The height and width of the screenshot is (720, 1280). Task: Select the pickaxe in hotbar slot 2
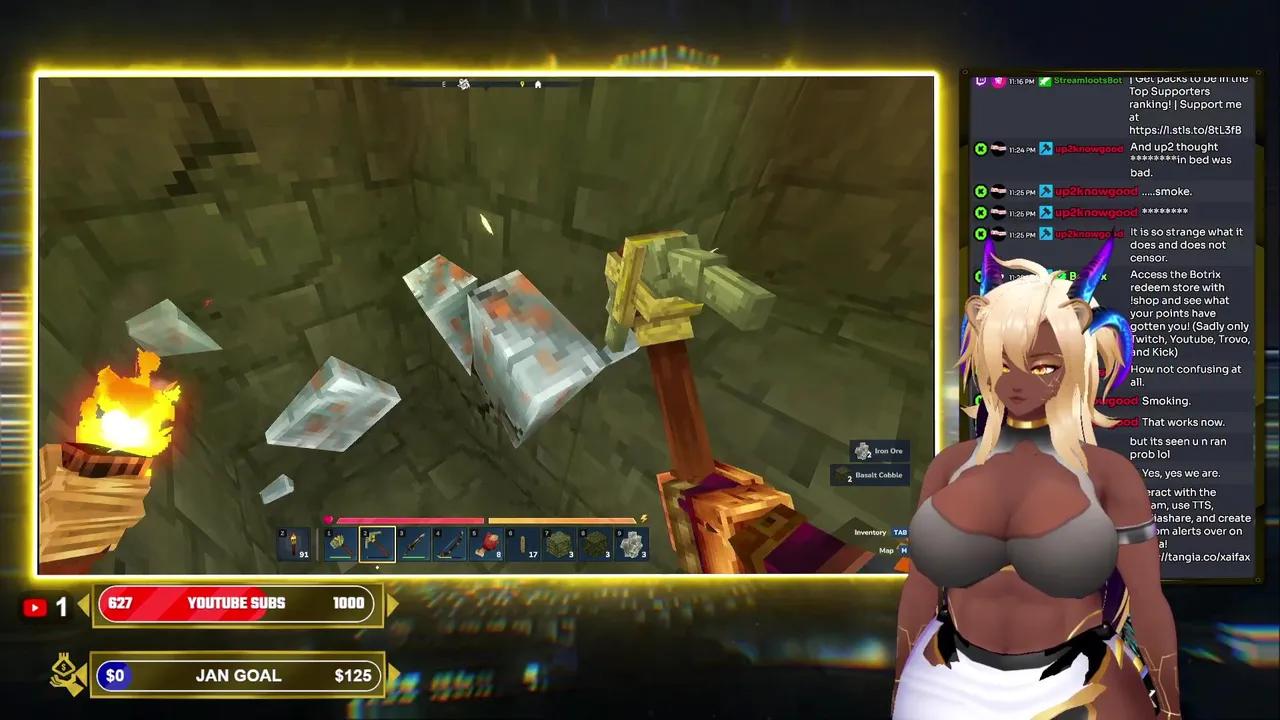377,544
